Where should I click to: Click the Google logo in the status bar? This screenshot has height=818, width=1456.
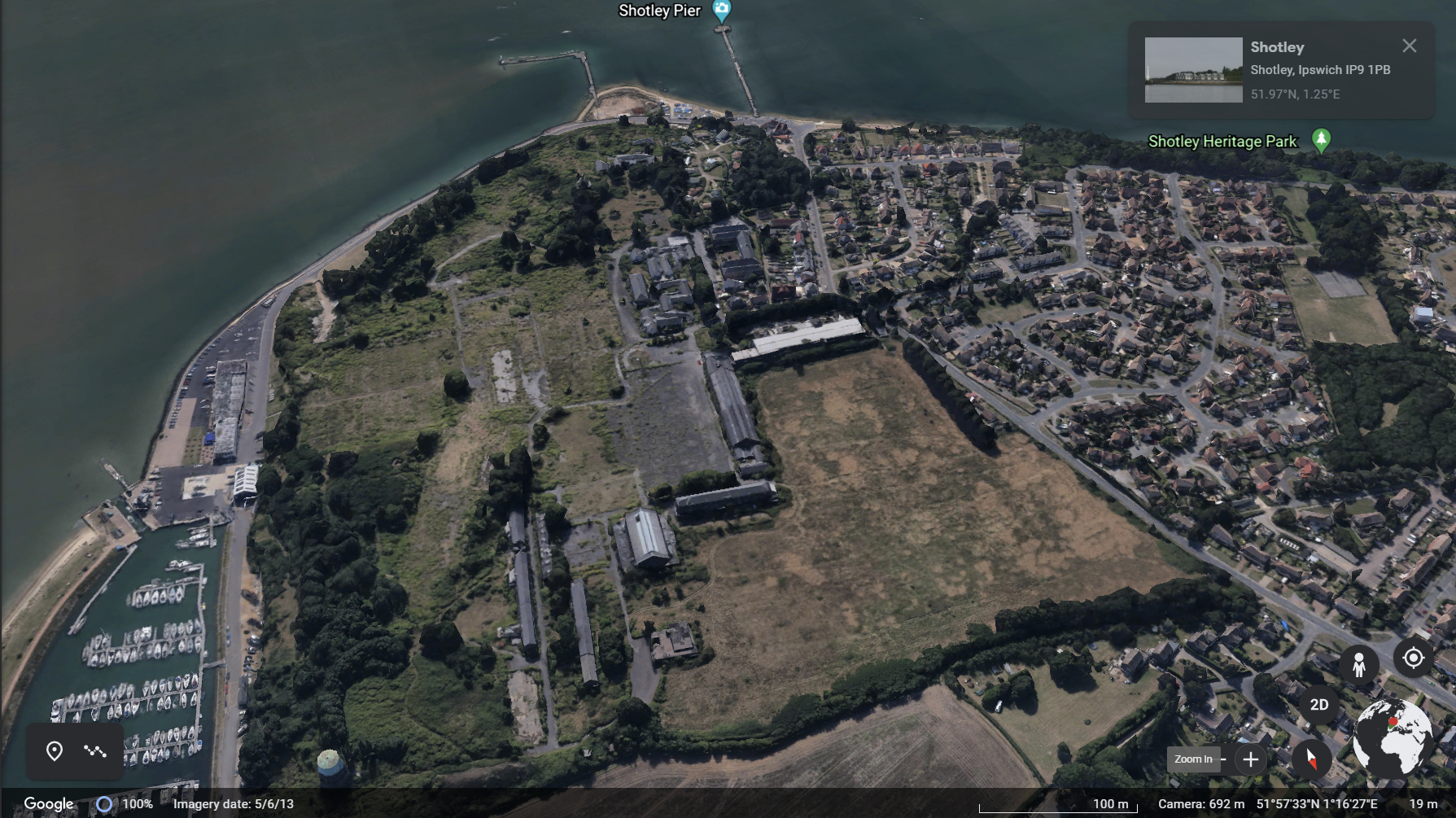[x=49, y=804]
